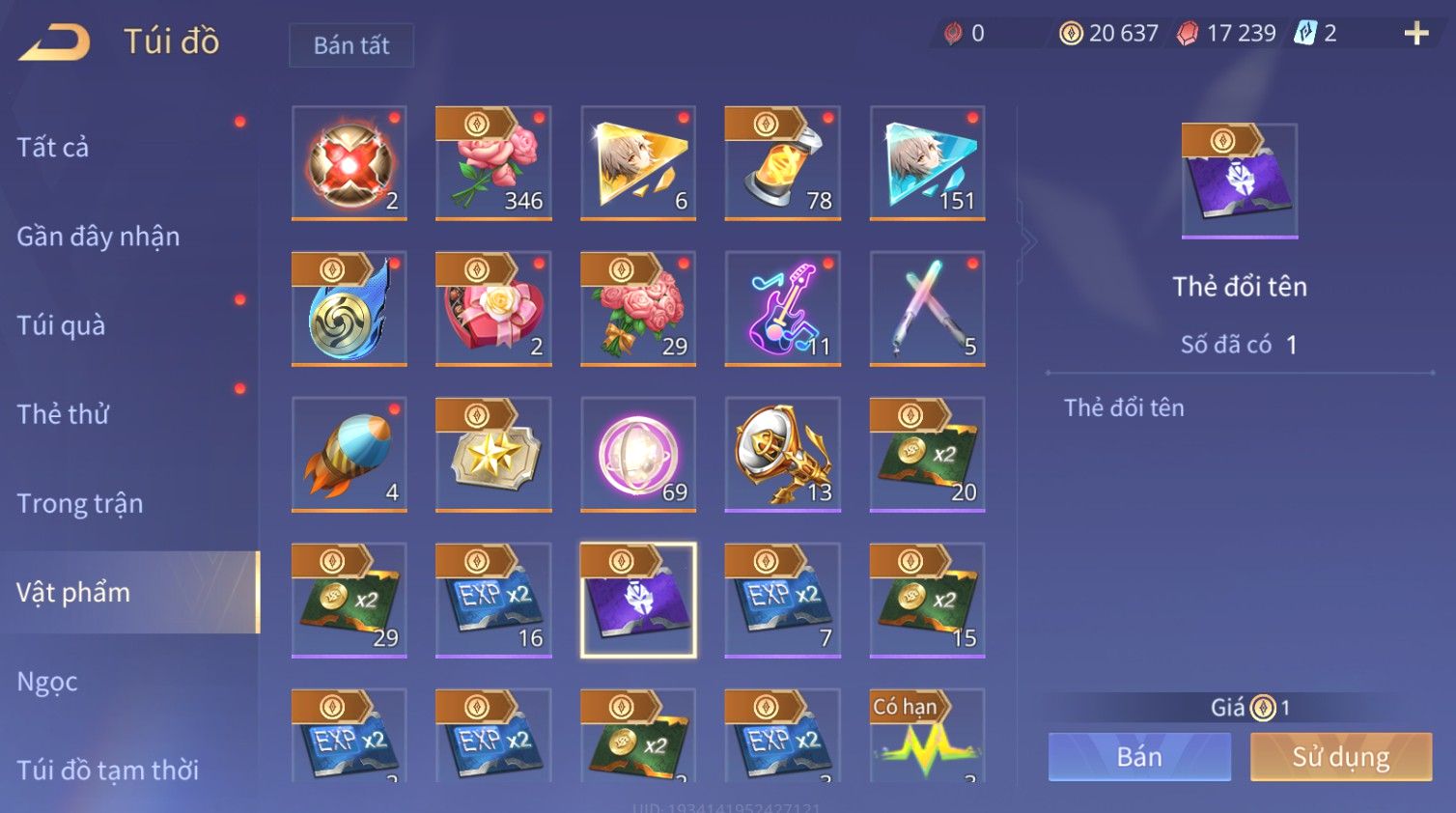
Task: Switch to the Tất cả tab
Action: pos(53,147)
